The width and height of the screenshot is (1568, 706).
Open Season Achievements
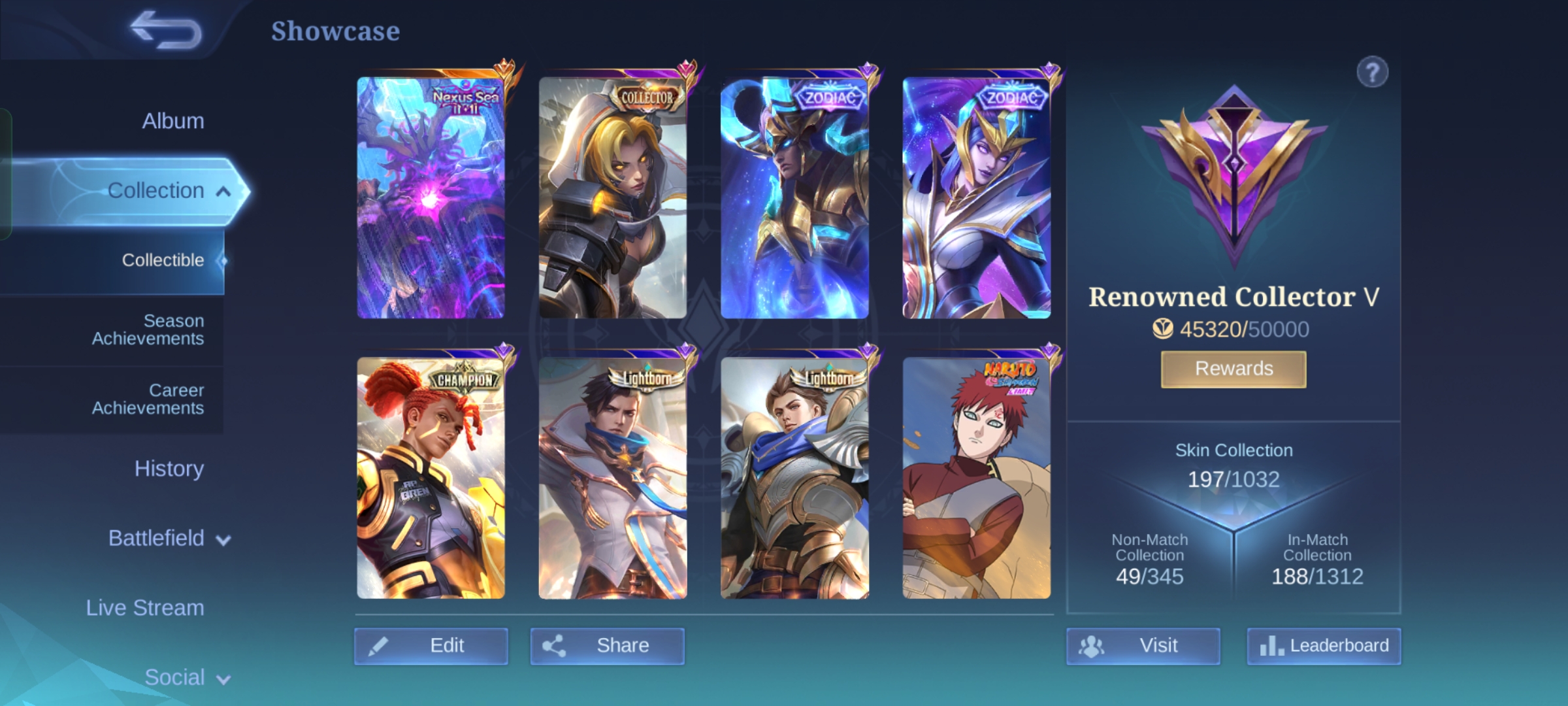(148, 329)
